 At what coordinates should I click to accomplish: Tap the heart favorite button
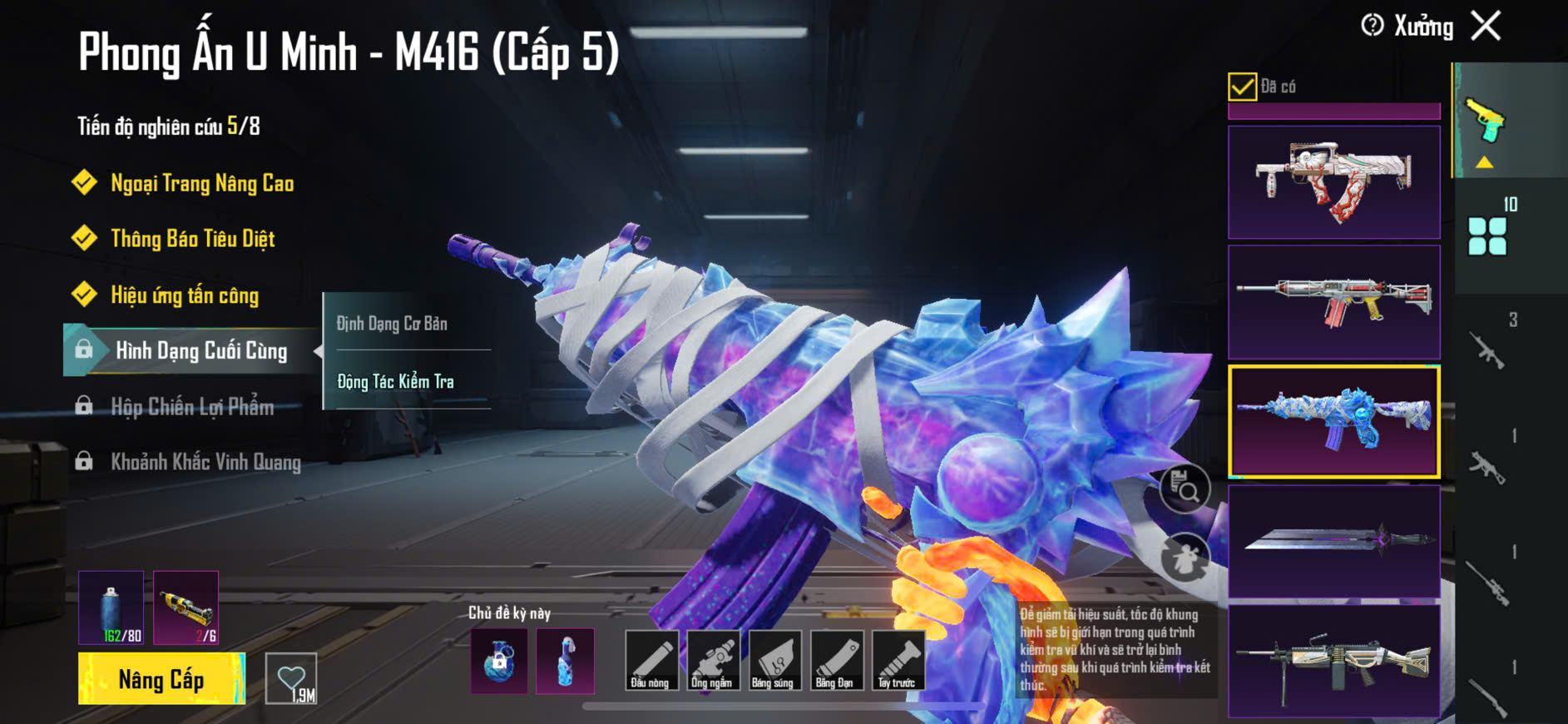pyautogui.click(x=291, y=679)
